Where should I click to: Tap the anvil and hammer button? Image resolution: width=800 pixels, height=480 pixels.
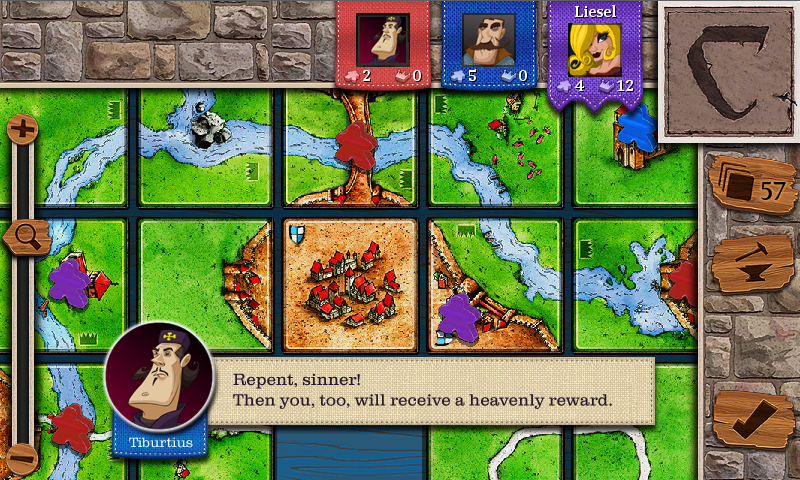point(752,264)
